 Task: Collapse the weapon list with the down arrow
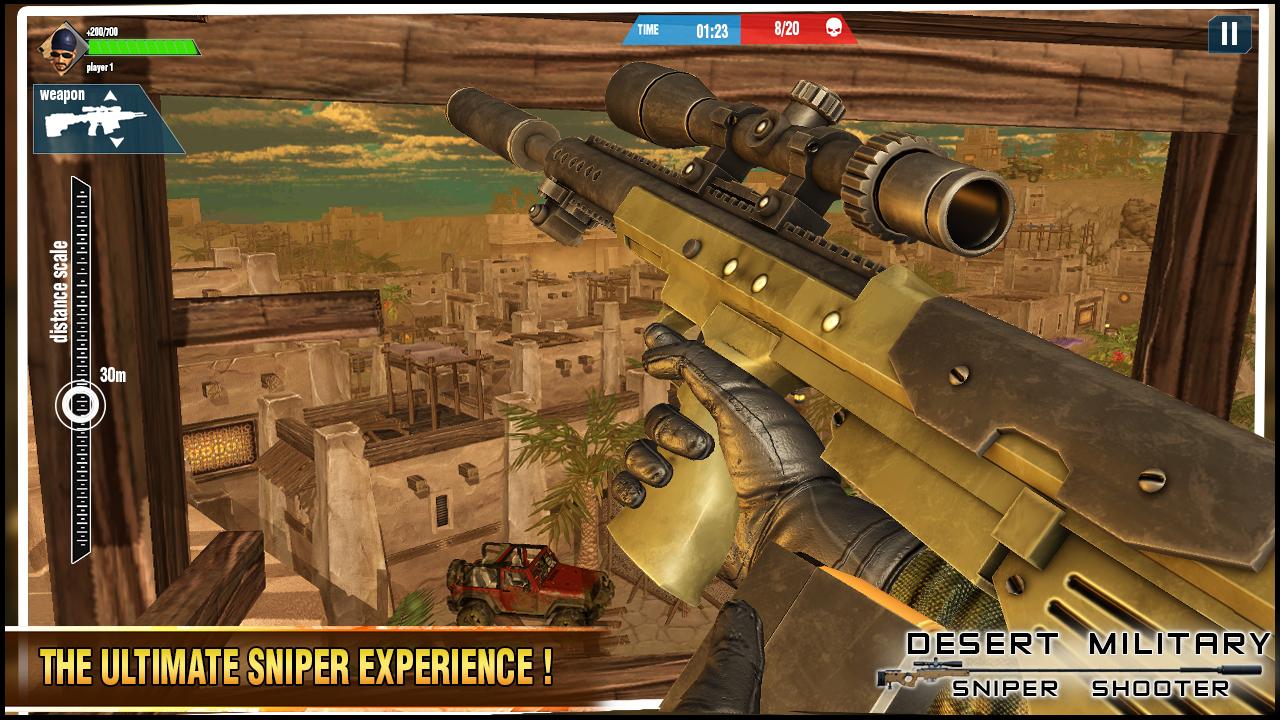(x=116, y=142)
